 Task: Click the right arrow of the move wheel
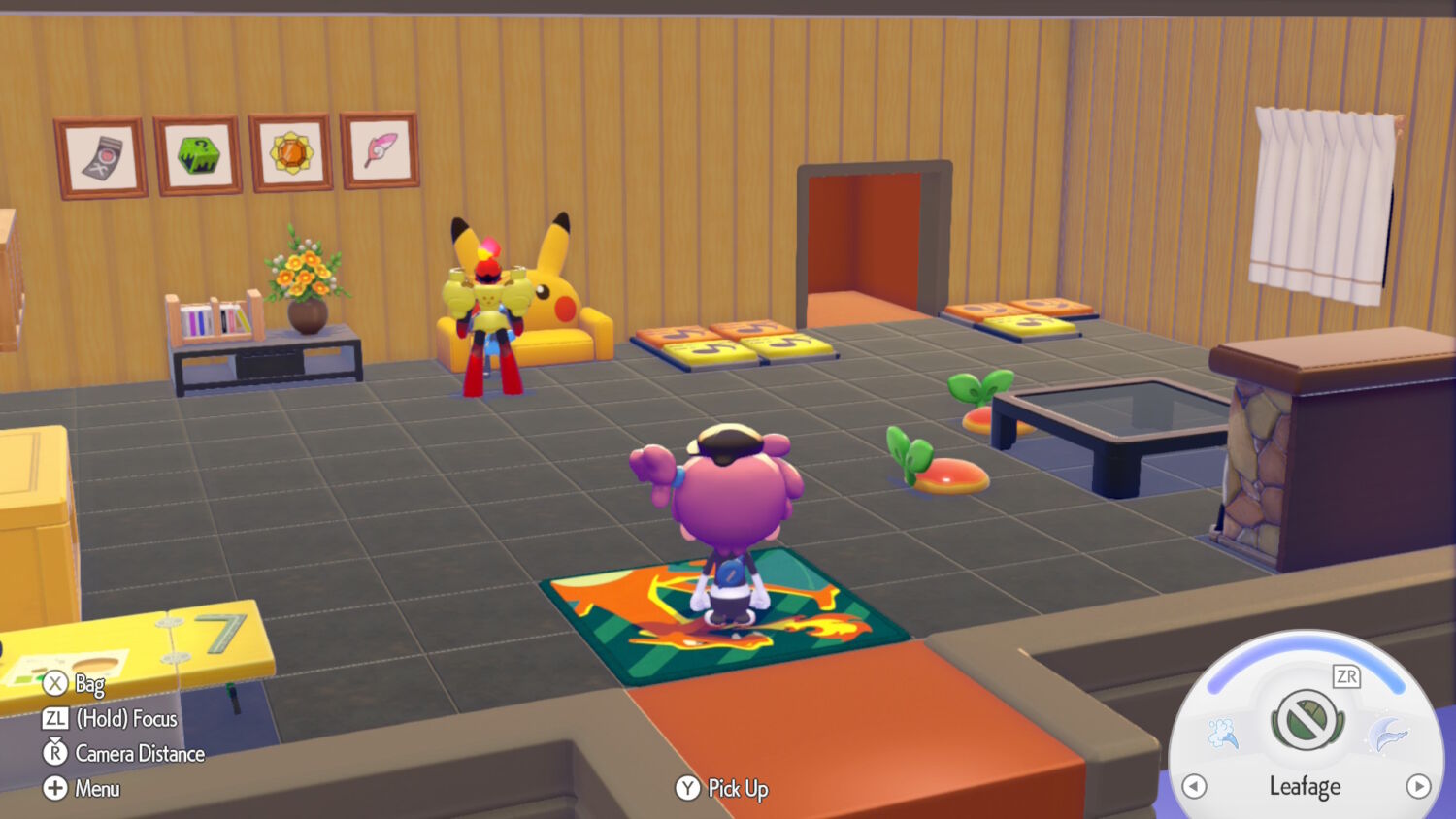pyautogui.click(x=1418, y=786)
